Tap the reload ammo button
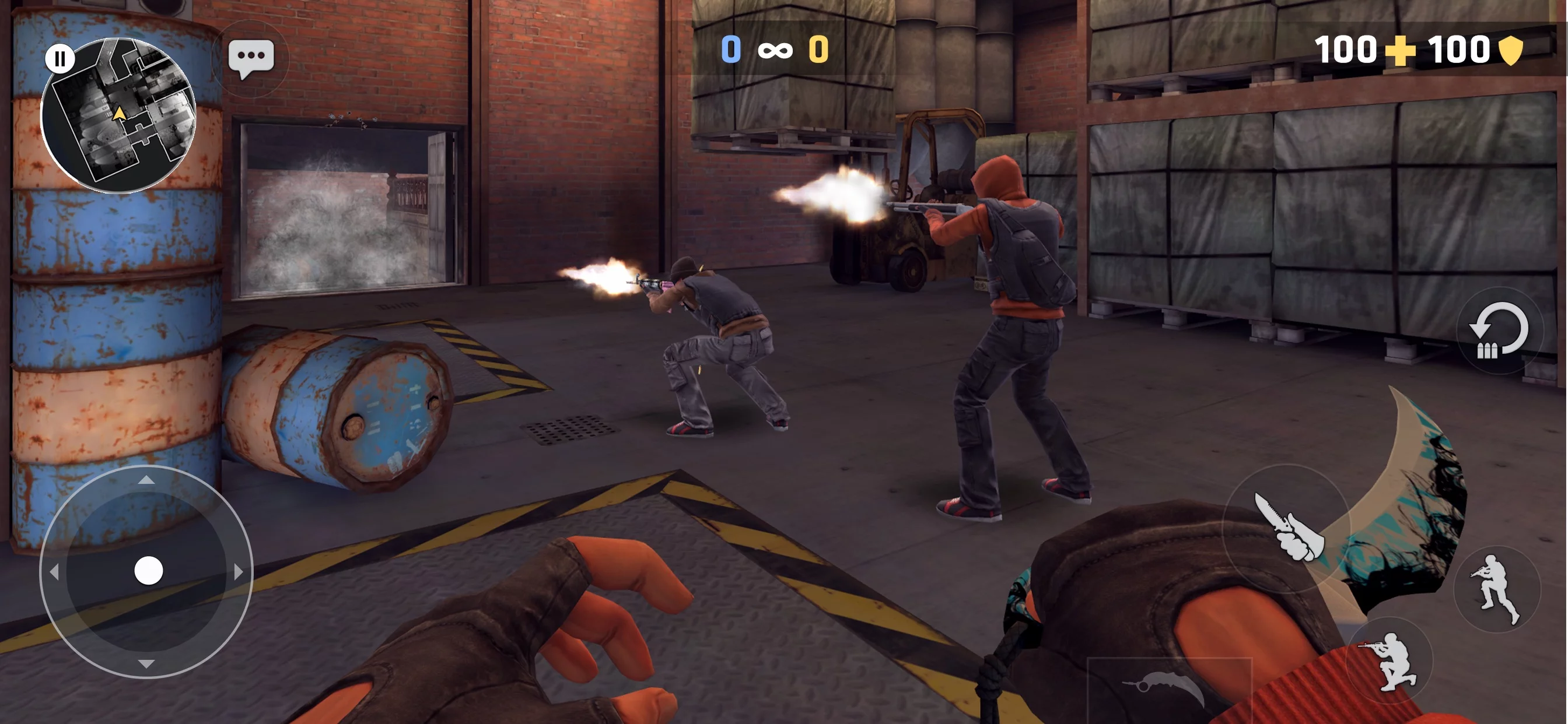The width and height of the screenshot is (1568, 724). (1498, 332)
